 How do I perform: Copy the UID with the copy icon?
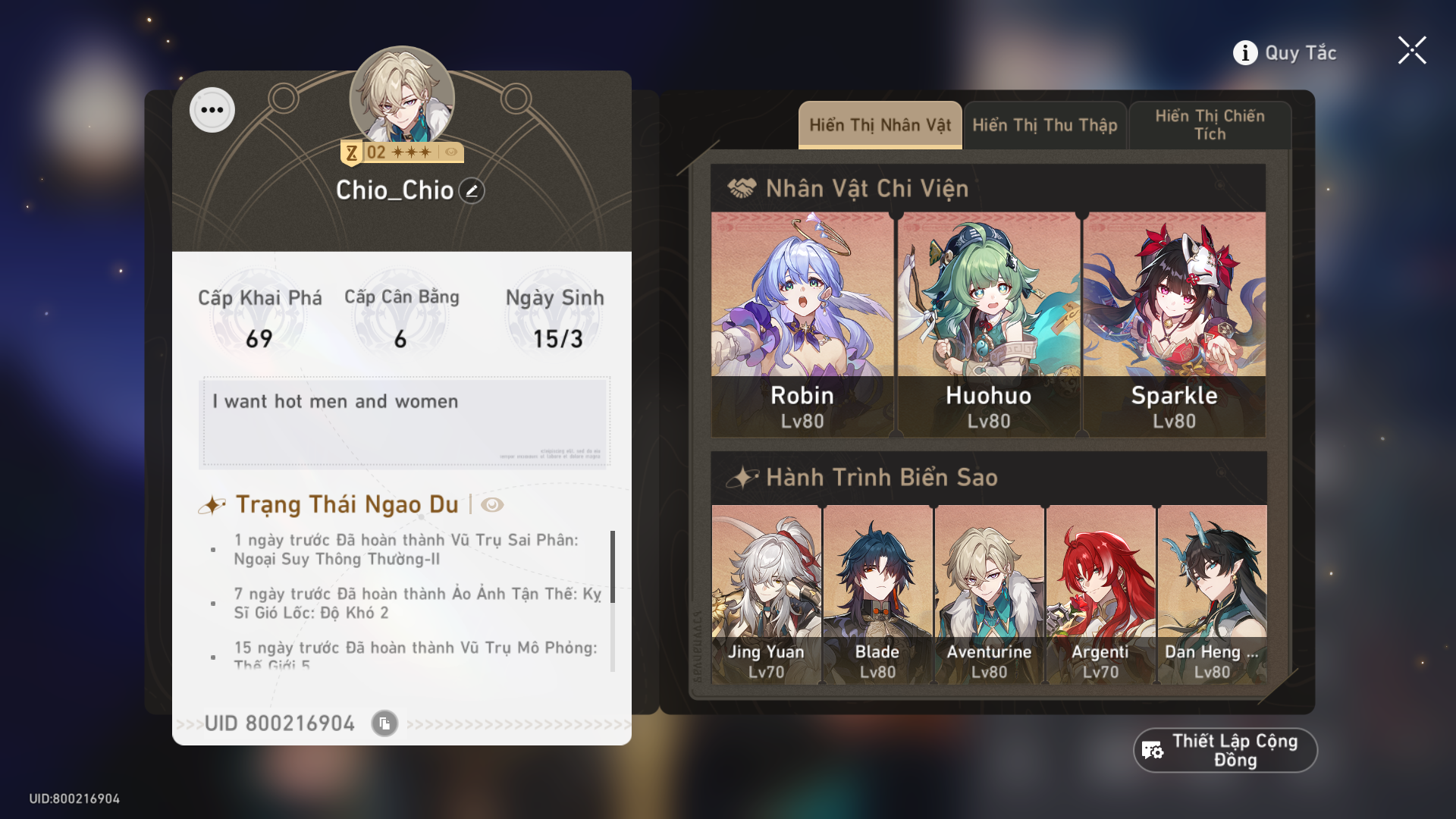tap(384, 723)
